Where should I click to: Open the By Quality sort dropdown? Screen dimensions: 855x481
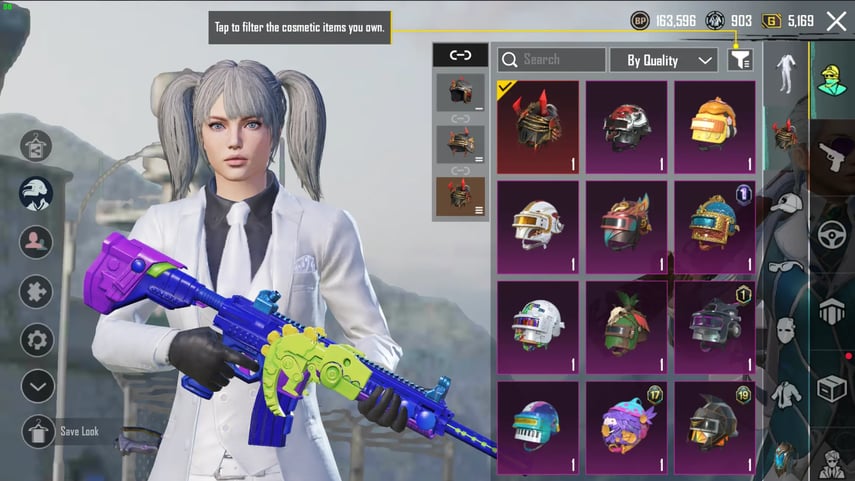point(664,60)
